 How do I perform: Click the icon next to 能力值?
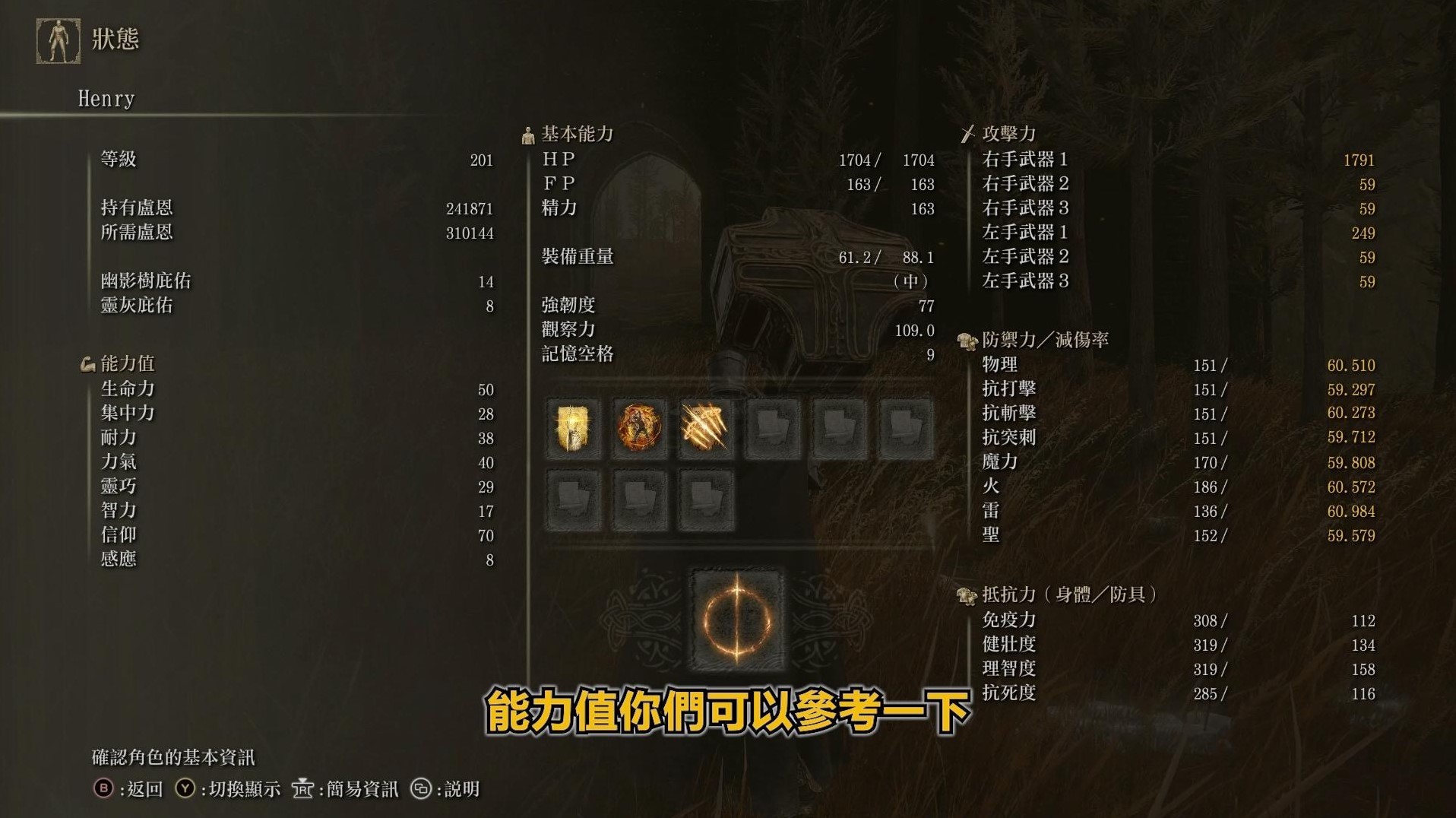coord(87,363)
